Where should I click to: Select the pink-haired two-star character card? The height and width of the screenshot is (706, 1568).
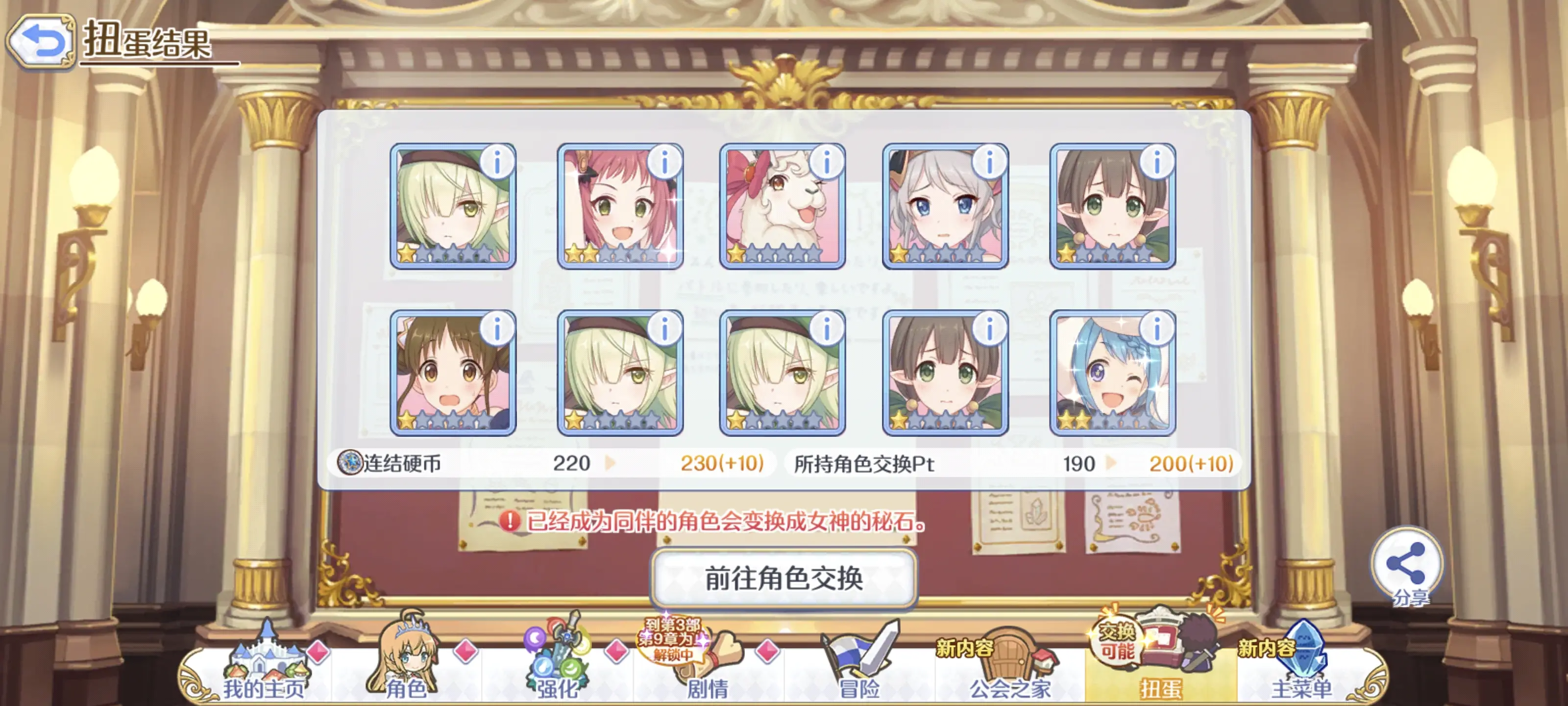click(x=620, y=206)
